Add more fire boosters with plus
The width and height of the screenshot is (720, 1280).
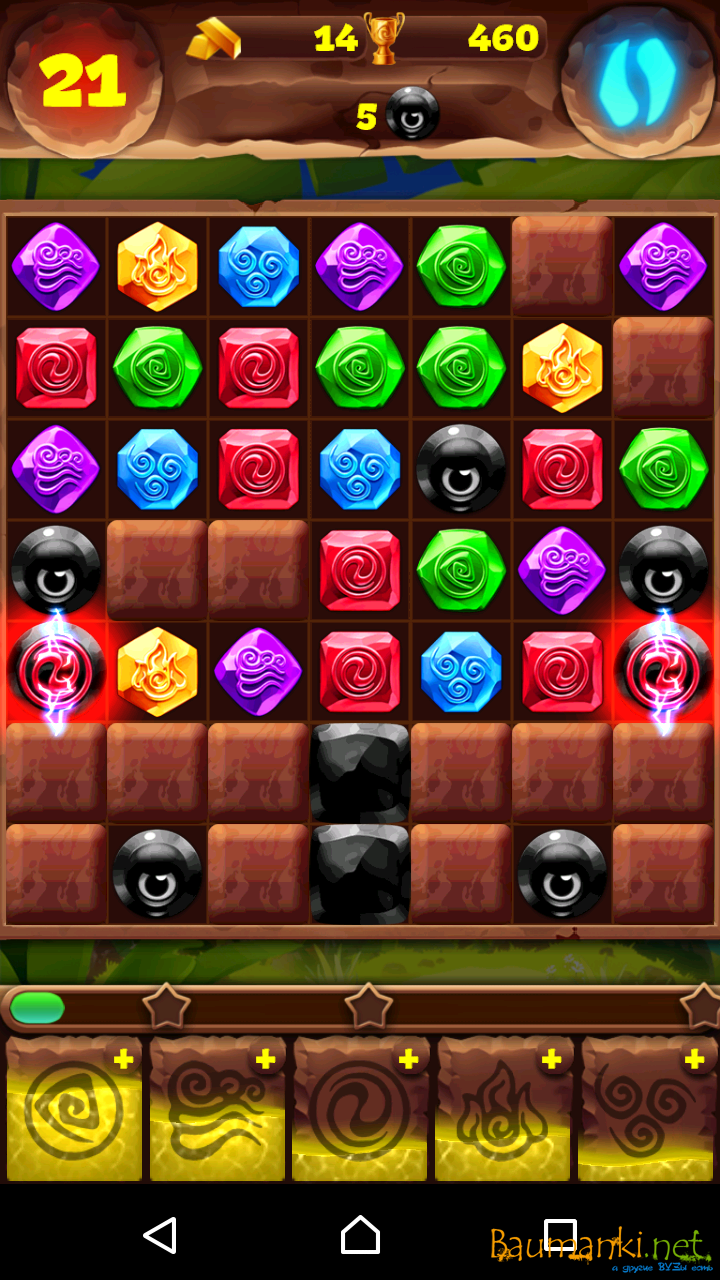pos(551,1059)
